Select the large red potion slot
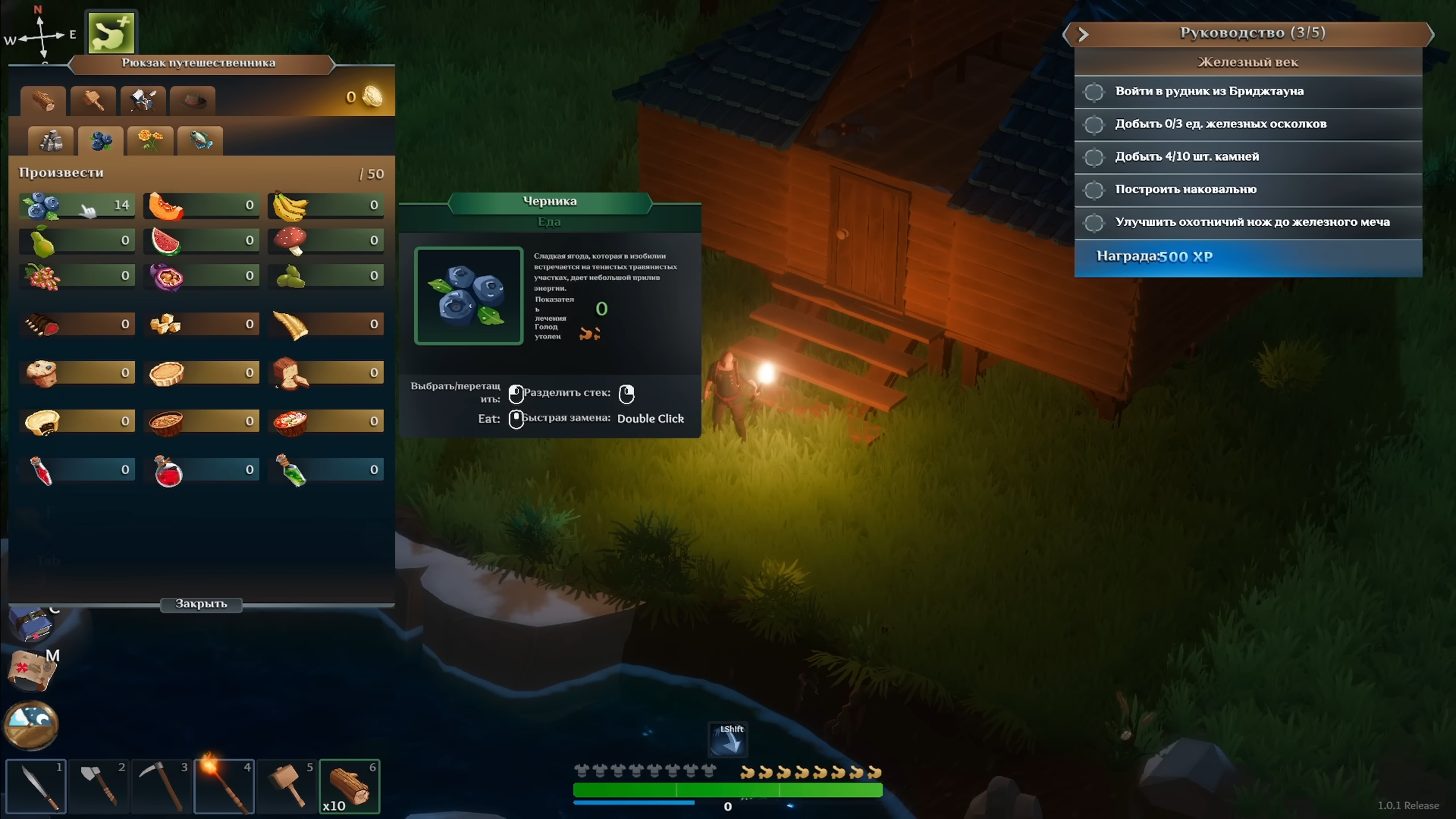The height and width of the screenshot is (819, 1456). tap(201, 470)
